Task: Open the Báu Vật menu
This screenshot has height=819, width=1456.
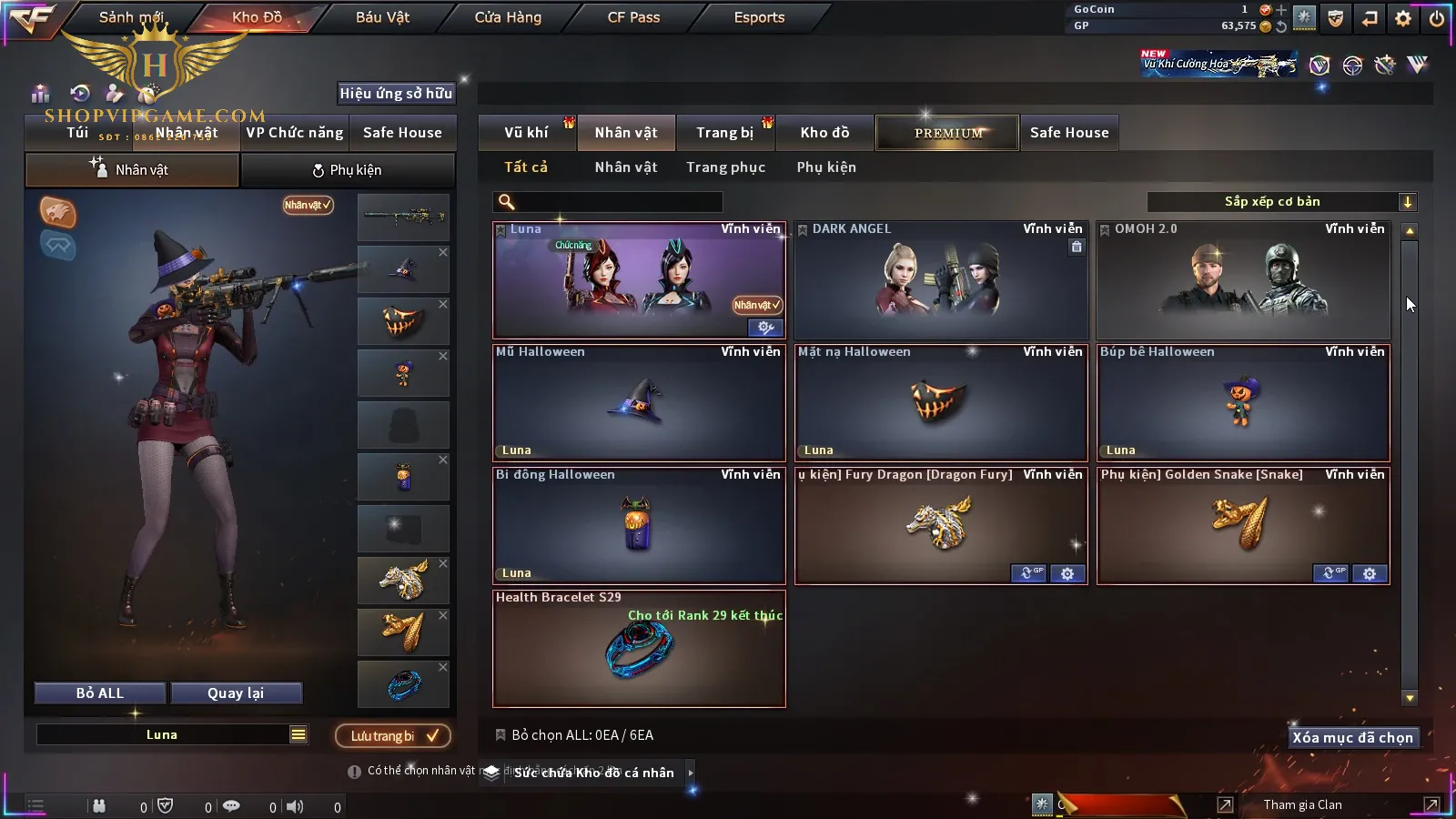Action: click(382, 17)
